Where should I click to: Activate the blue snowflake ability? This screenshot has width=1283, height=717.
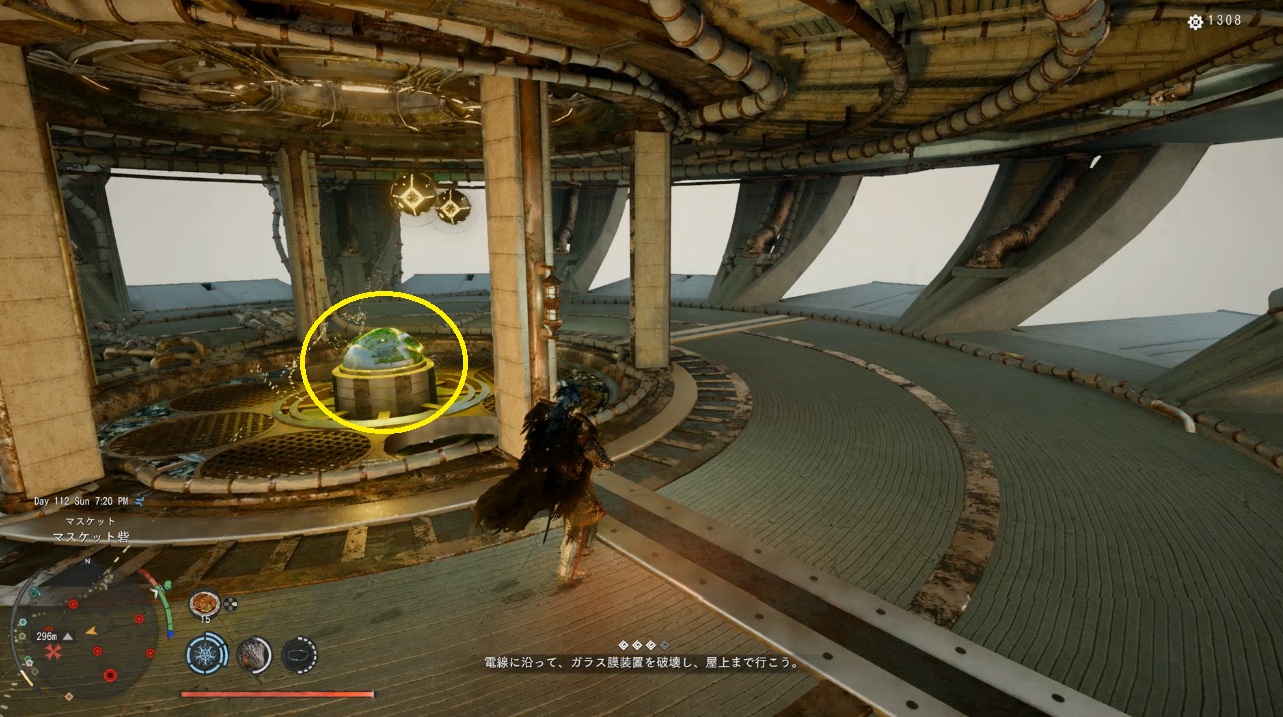(204, 655)
